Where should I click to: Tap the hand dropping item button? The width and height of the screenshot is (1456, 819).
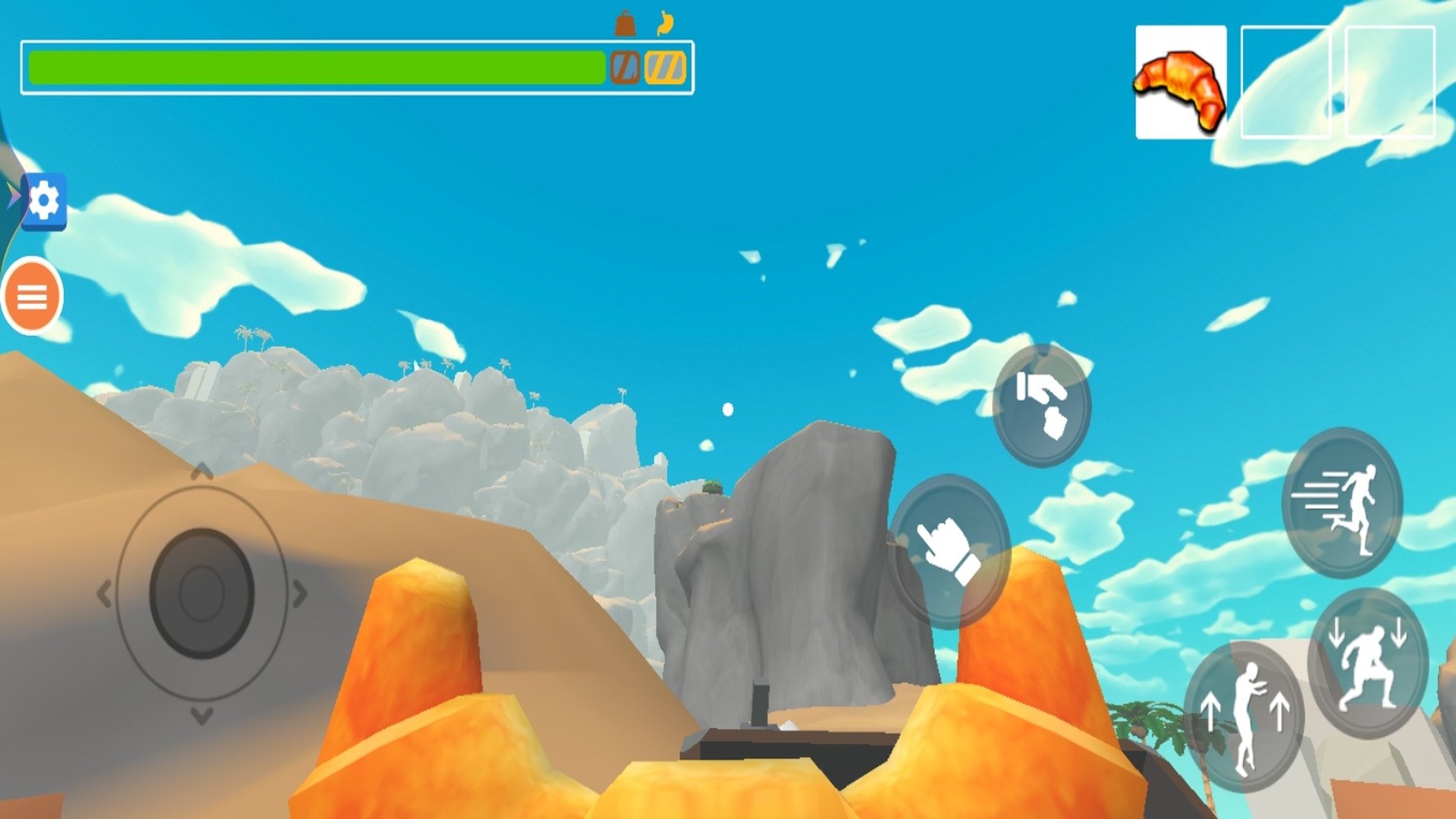coord(1041,405)
